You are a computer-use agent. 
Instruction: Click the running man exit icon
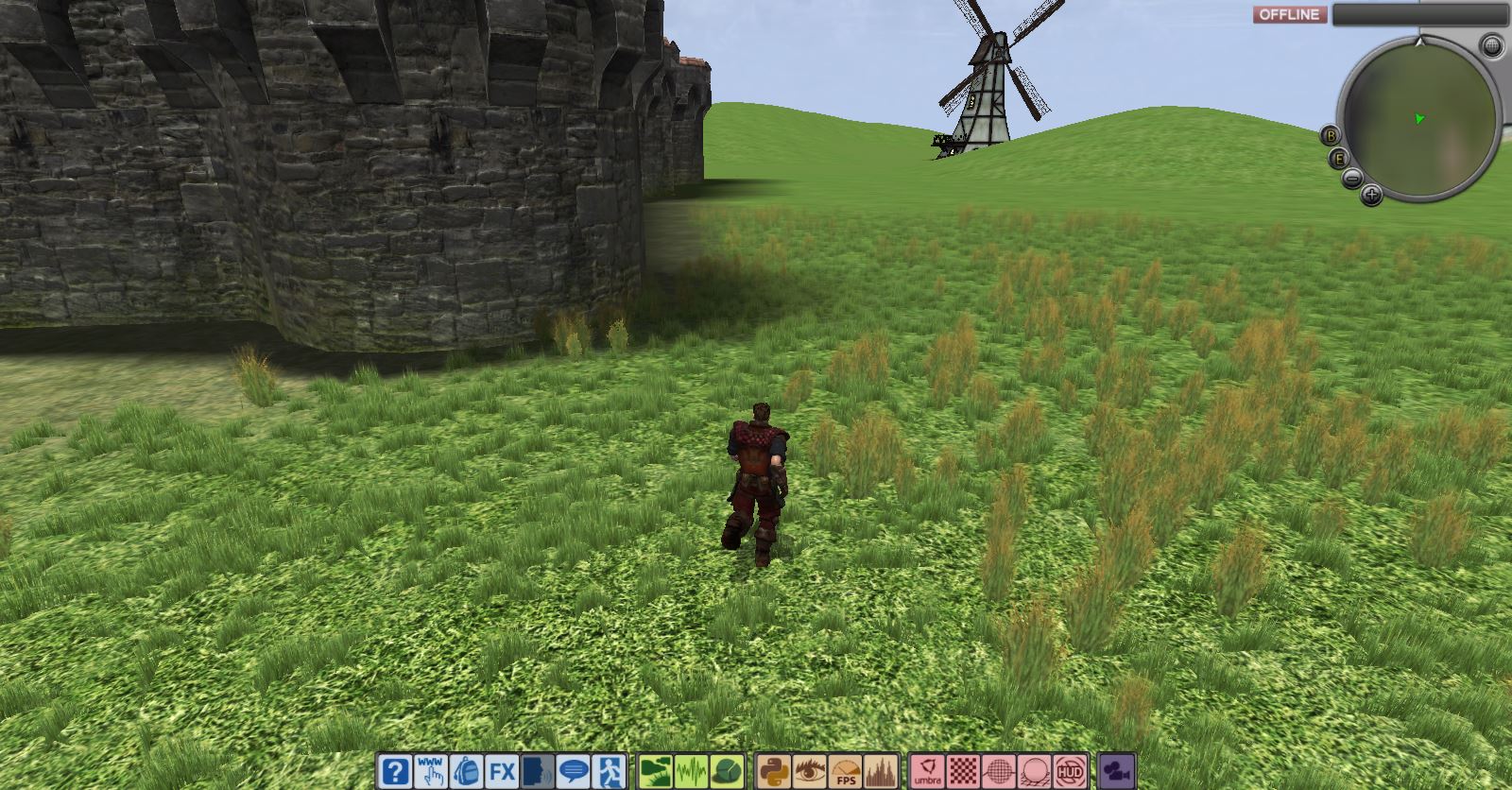pyautogui.click(x=610, y=771)
